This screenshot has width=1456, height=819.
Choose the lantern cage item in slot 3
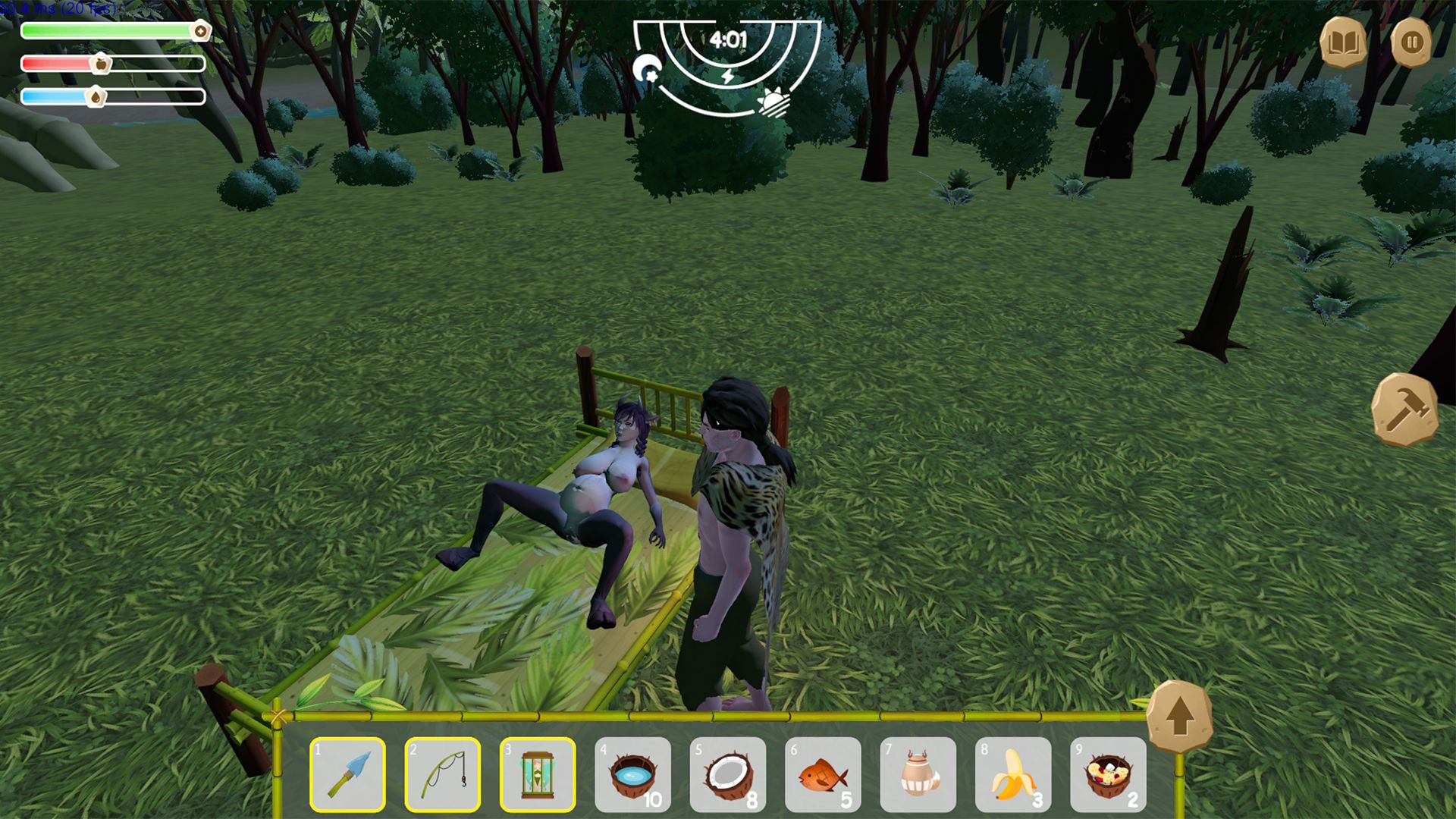[x=538, y=774]
